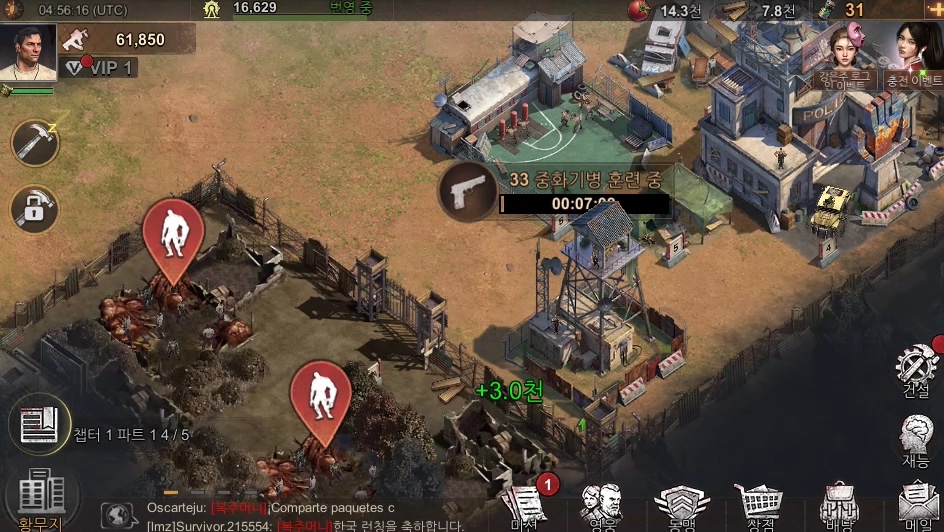
Task: Select the lower zombie map marker
Action: tap(320, 399)
